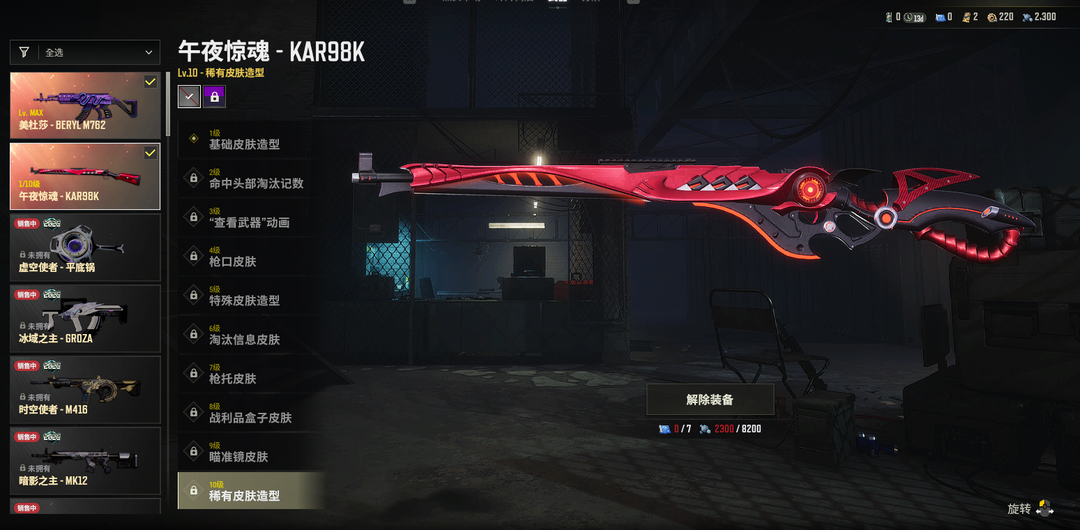Click the 解除装备 unequip button
Screen dimensions: 1080x530
710,399
